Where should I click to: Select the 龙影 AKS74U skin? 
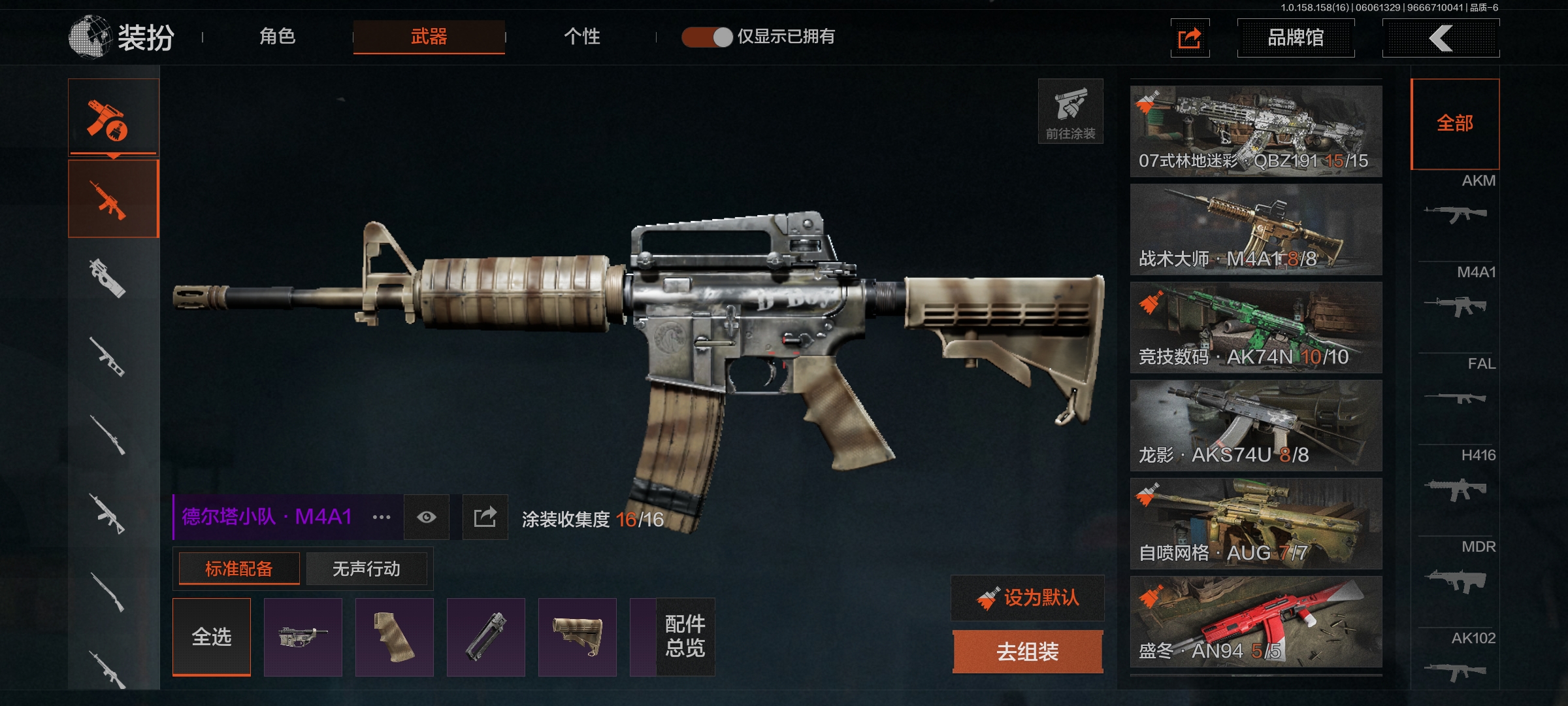1256,425
